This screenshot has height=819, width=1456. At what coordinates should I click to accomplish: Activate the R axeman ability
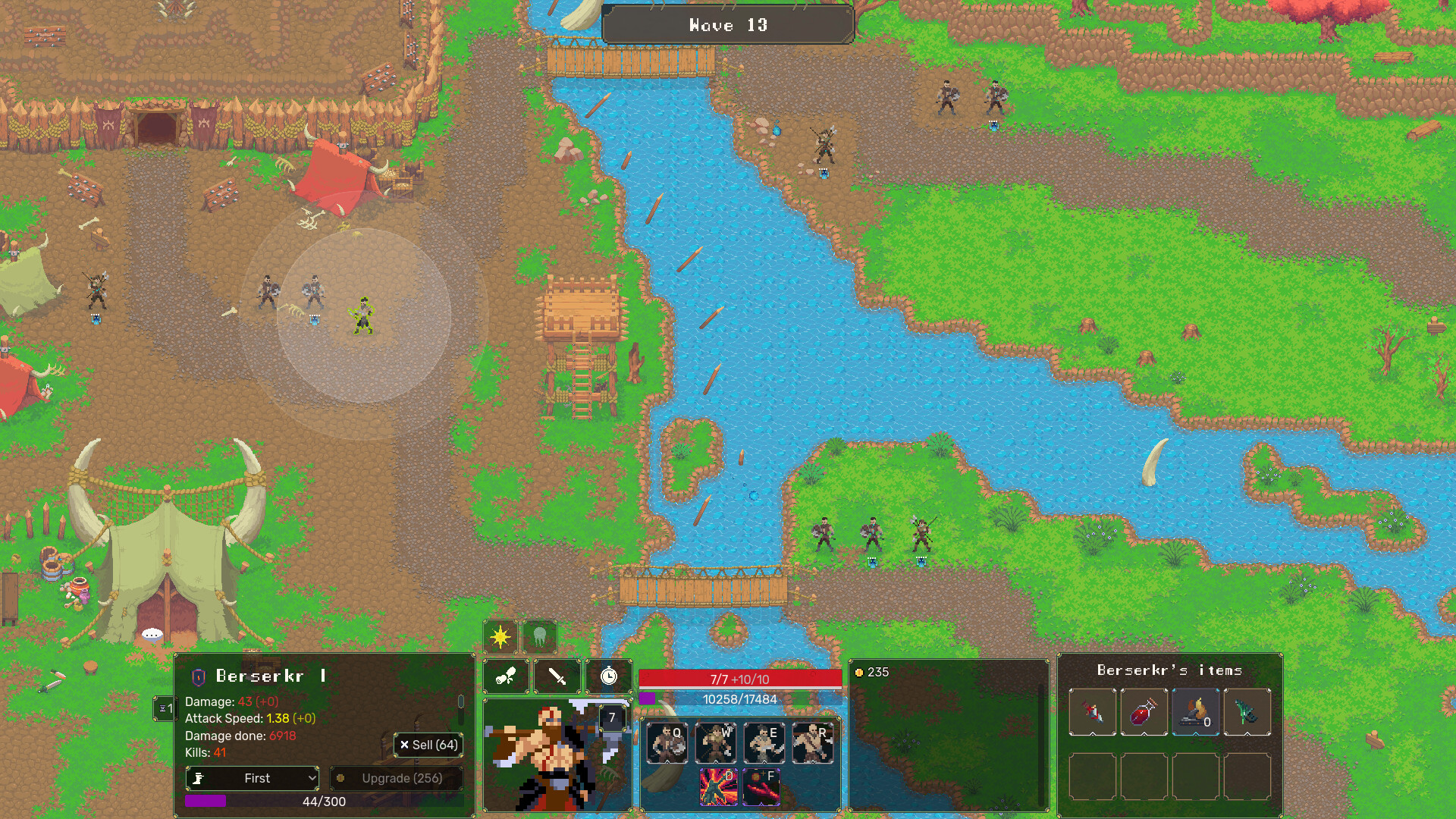click(812, 743)
